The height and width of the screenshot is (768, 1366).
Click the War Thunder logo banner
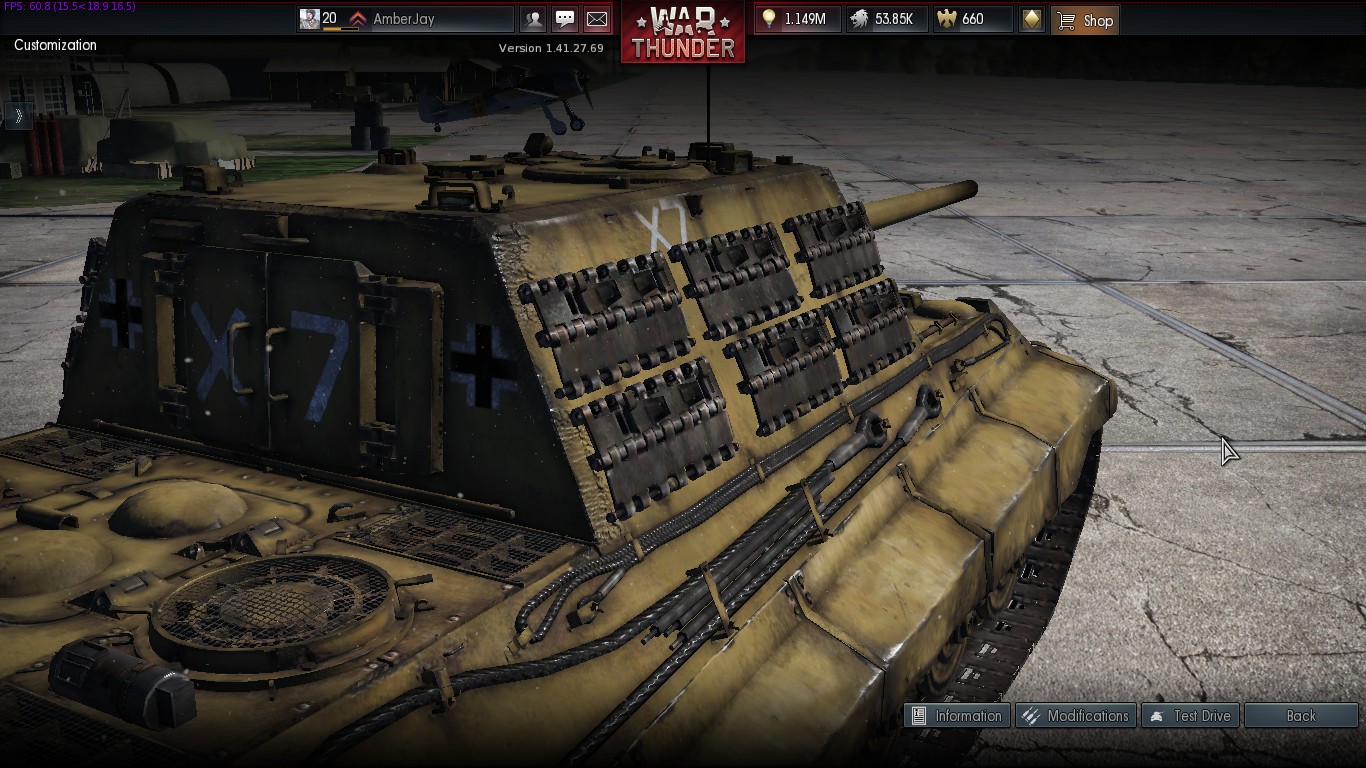click(x=683, y=28)
